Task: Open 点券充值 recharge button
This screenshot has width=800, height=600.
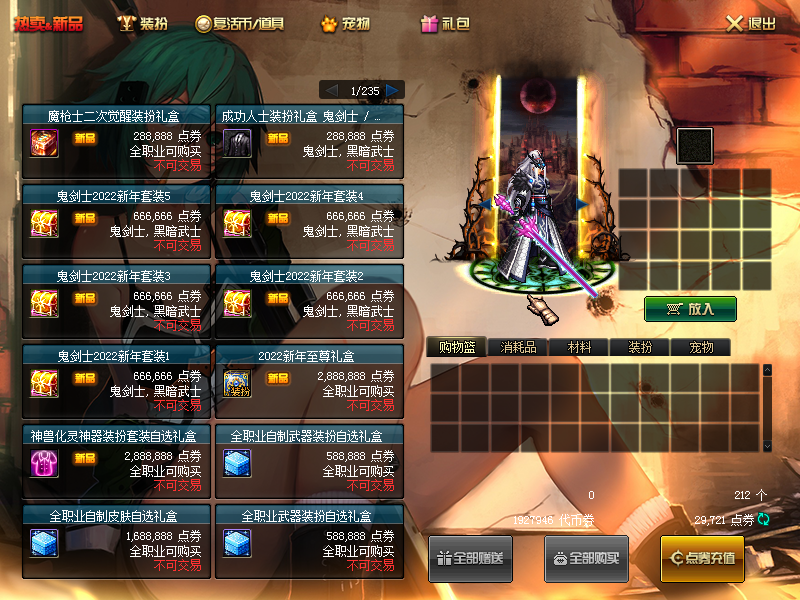Action: [702, 558]
